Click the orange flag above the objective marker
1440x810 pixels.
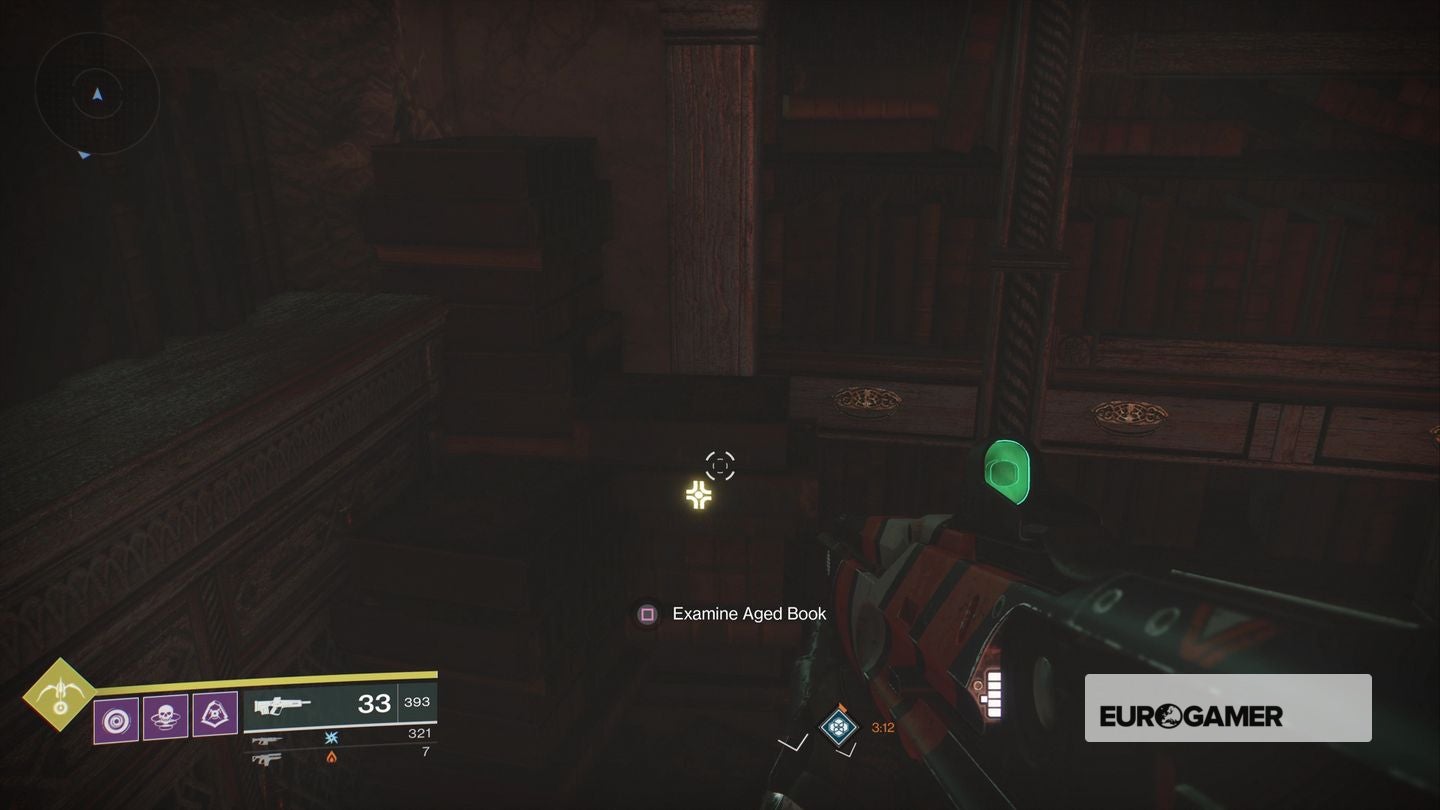coord(845,707)
